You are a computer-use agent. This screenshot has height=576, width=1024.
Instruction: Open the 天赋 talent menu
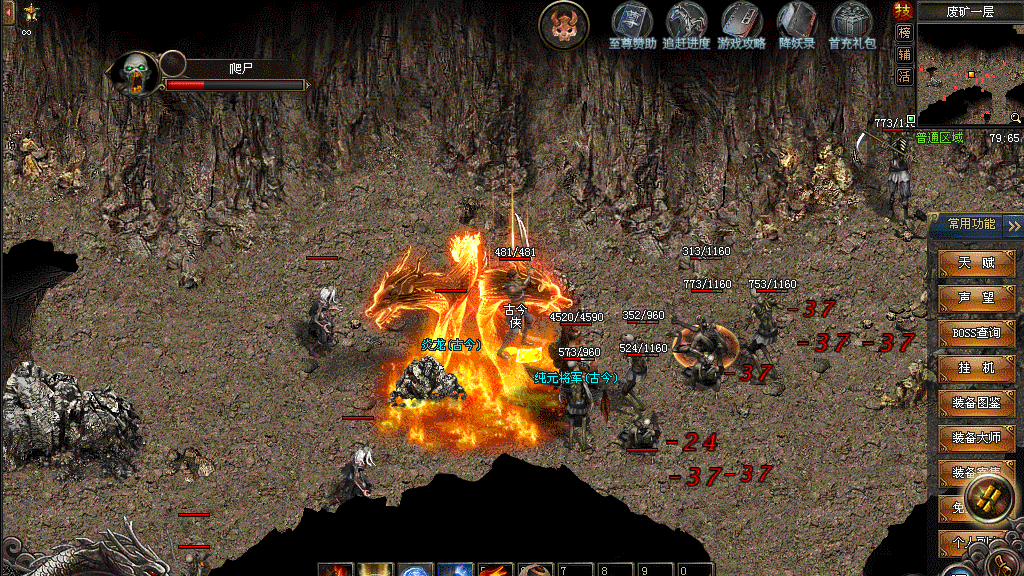pos(976,263)
